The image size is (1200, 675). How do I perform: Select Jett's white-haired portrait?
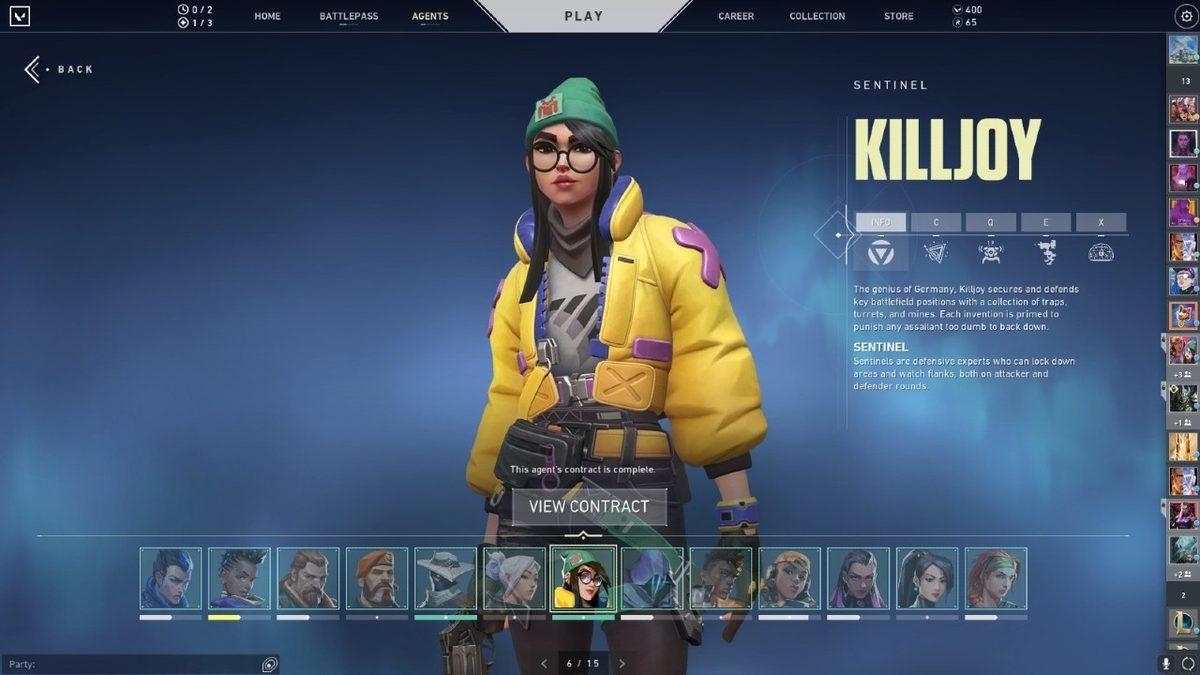click(514, 578)
